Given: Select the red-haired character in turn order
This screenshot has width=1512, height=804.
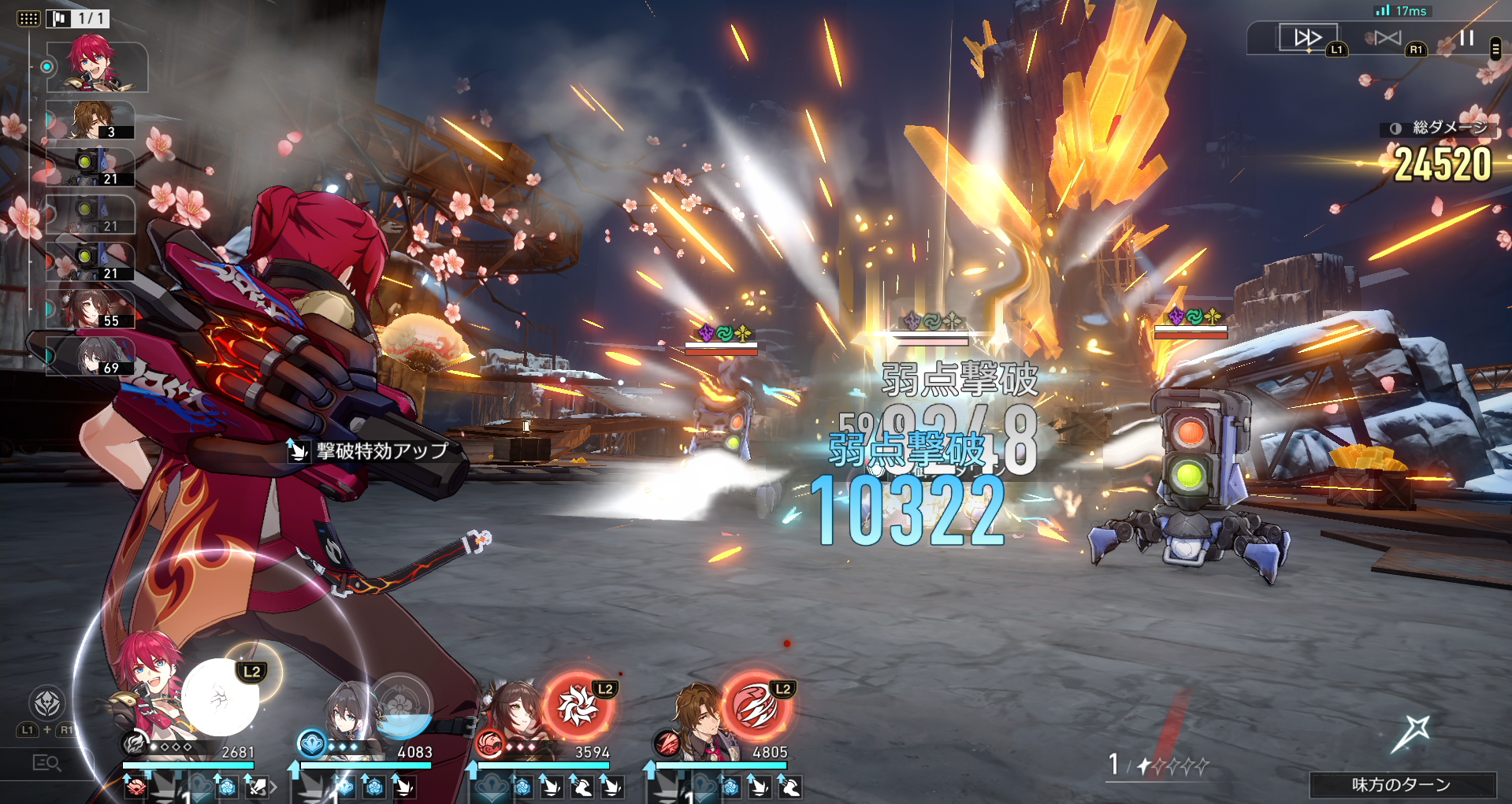Looking at the screenshot, I should (95, 65).
